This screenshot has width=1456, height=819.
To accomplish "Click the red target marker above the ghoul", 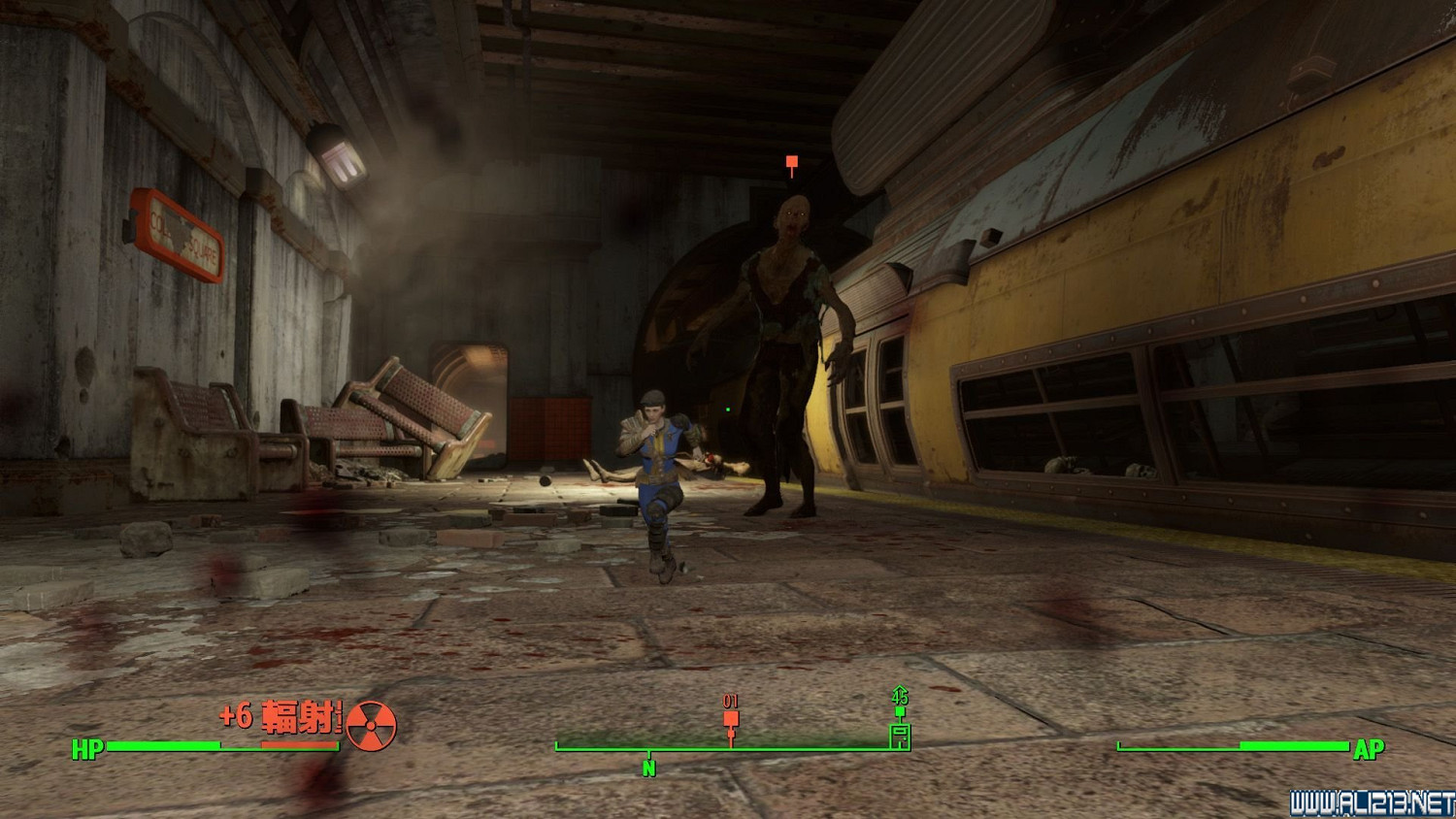I will pyautogui.click(x=792, y=163).
